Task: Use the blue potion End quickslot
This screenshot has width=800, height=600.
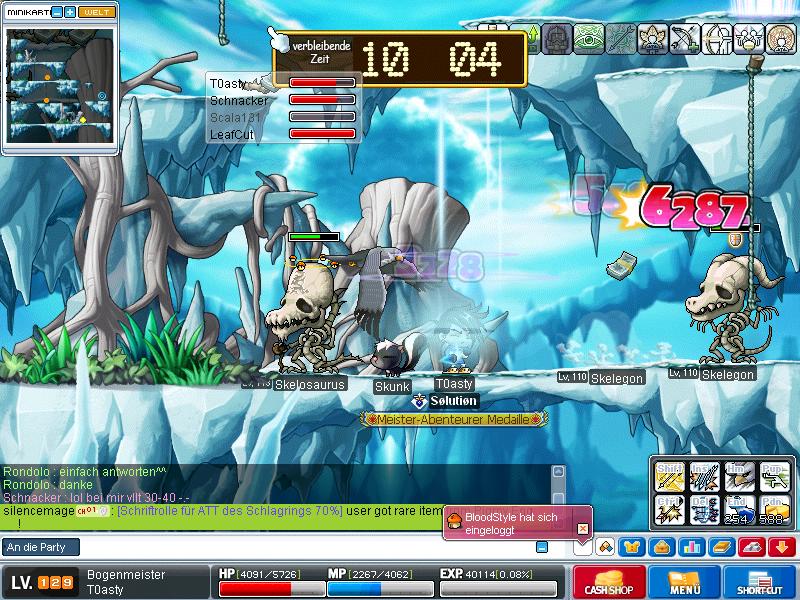Action: 737,510
